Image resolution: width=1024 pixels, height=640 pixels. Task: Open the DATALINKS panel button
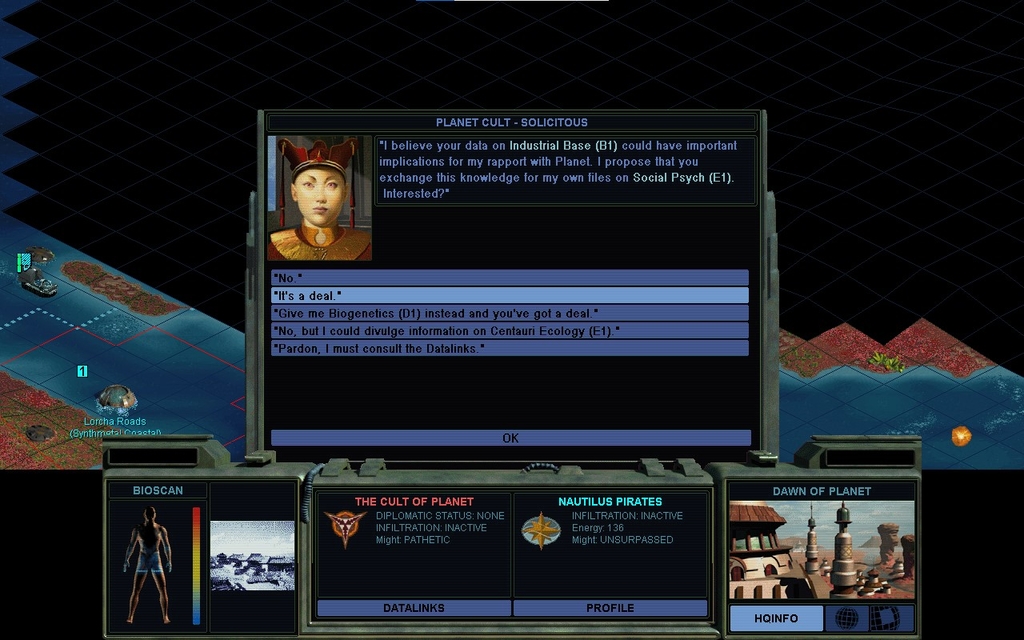click(x=413, y=608)
